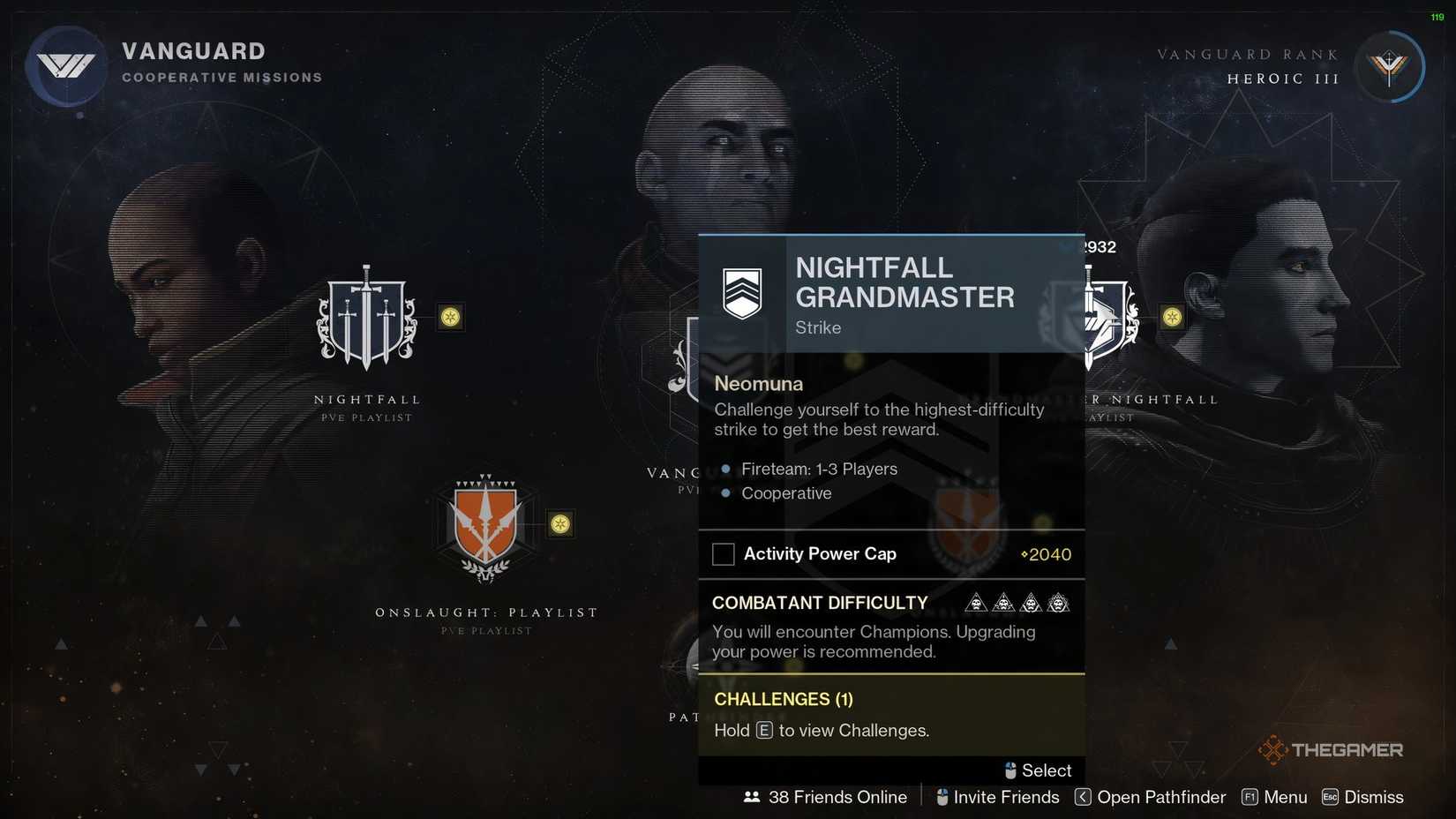This screenshot has height=819, width=1456.
Task: Click the controller icon beside Invite Friends
Action: [x=941, y=797]
